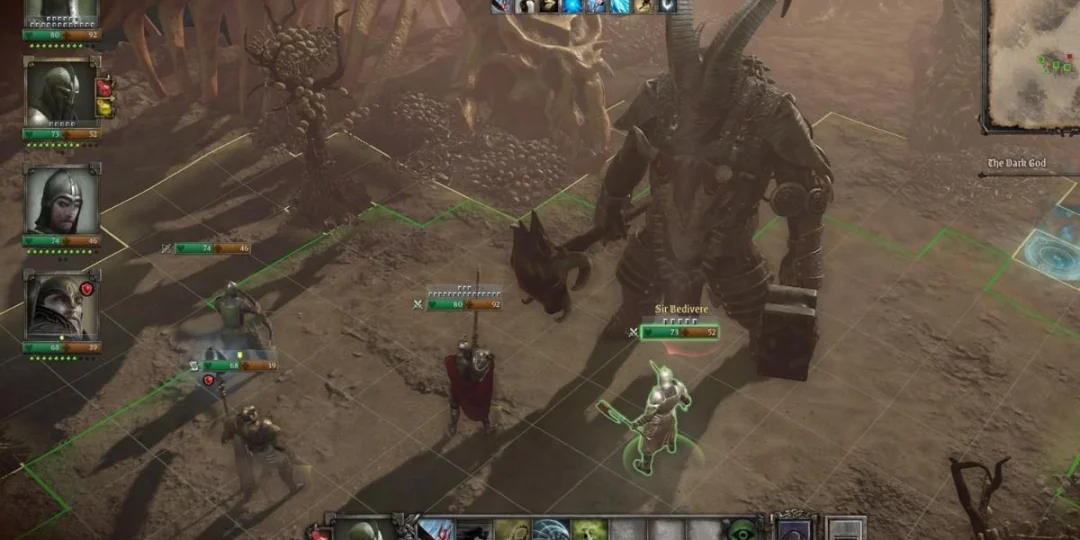Viewport: 1080px width, 540px height.
Task: Use the blue swirl skill in hotbar
Action: tap(551, 530)
